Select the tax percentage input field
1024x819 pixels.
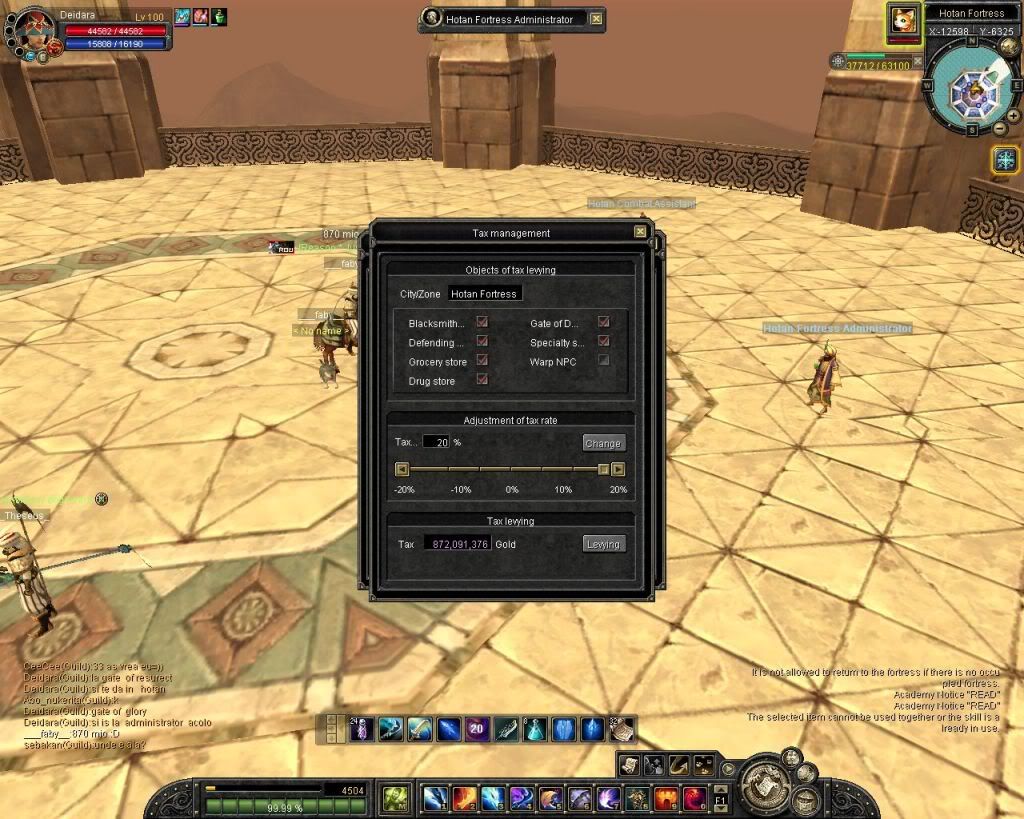tap(436, 442)
